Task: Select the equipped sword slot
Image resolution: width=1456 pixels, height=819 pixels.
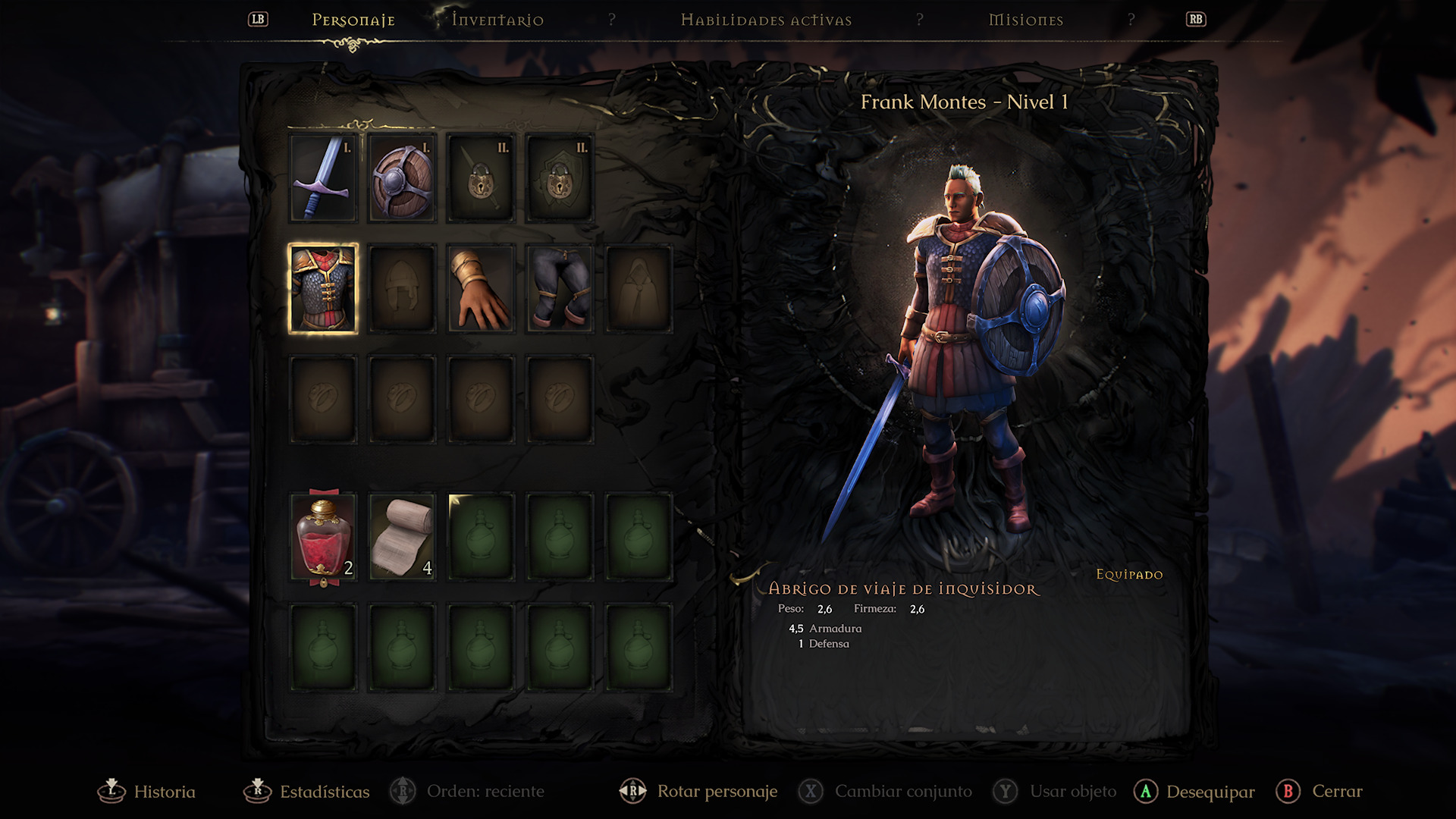Action: [323, 179]
